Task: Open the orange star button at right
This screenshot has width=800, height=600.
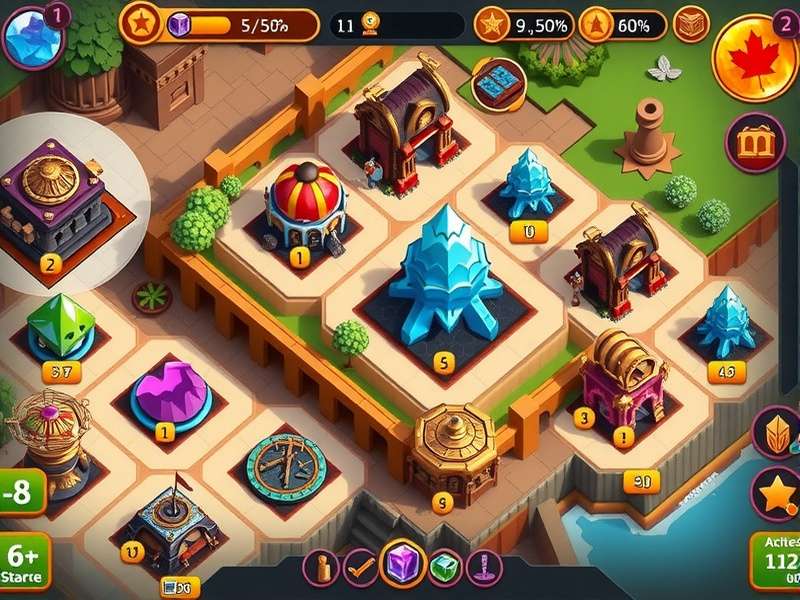Action: click(x=776, y=493)
